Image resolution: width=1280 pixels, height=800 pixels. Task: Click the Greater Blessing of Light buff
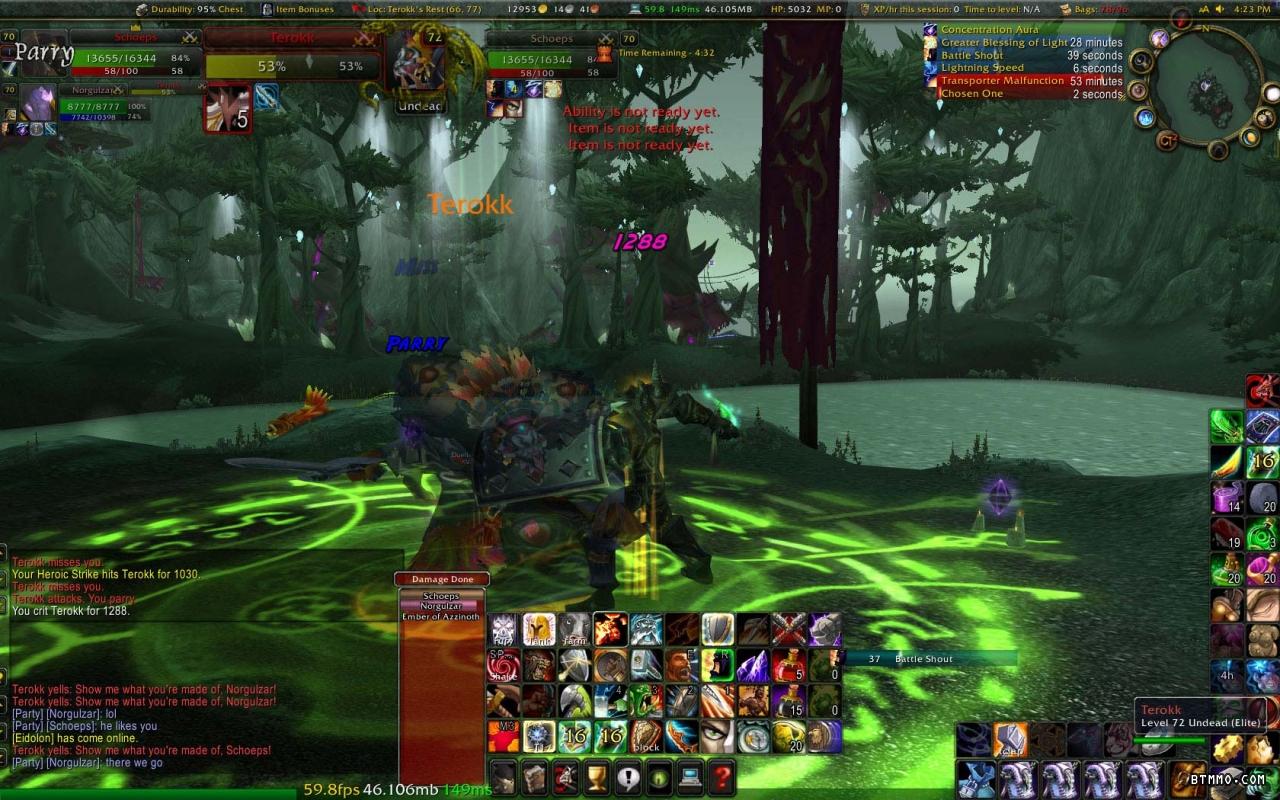pyautogui.click(x=1003, y=43)
